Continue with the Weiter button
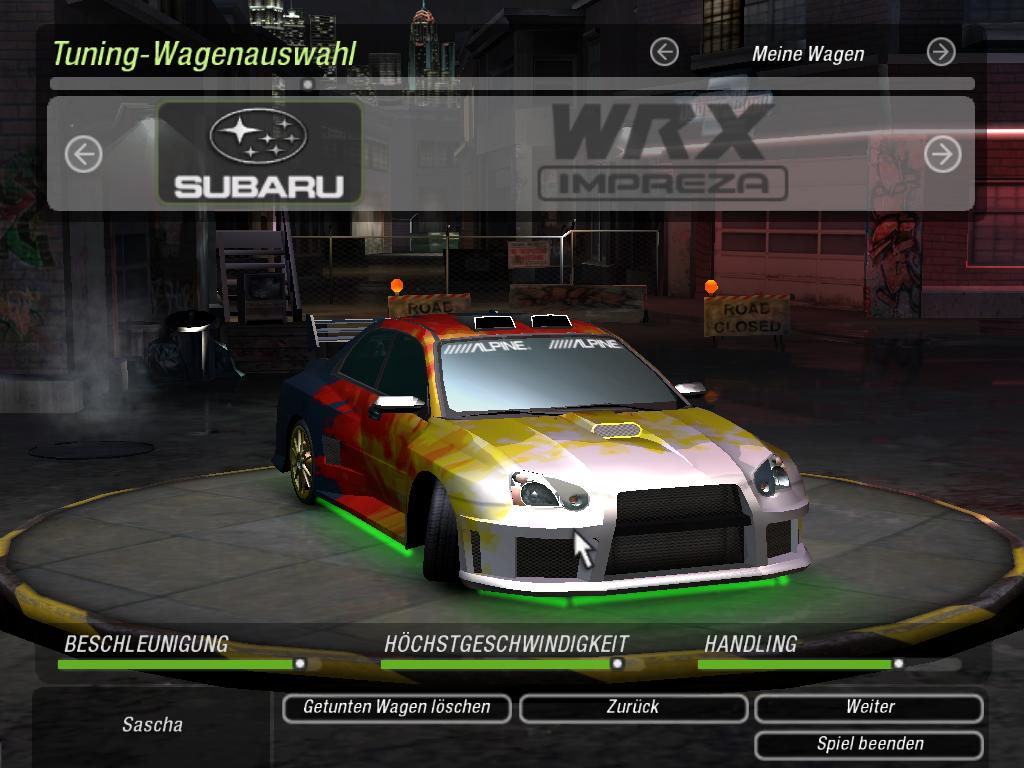 [x=869, y=708]
